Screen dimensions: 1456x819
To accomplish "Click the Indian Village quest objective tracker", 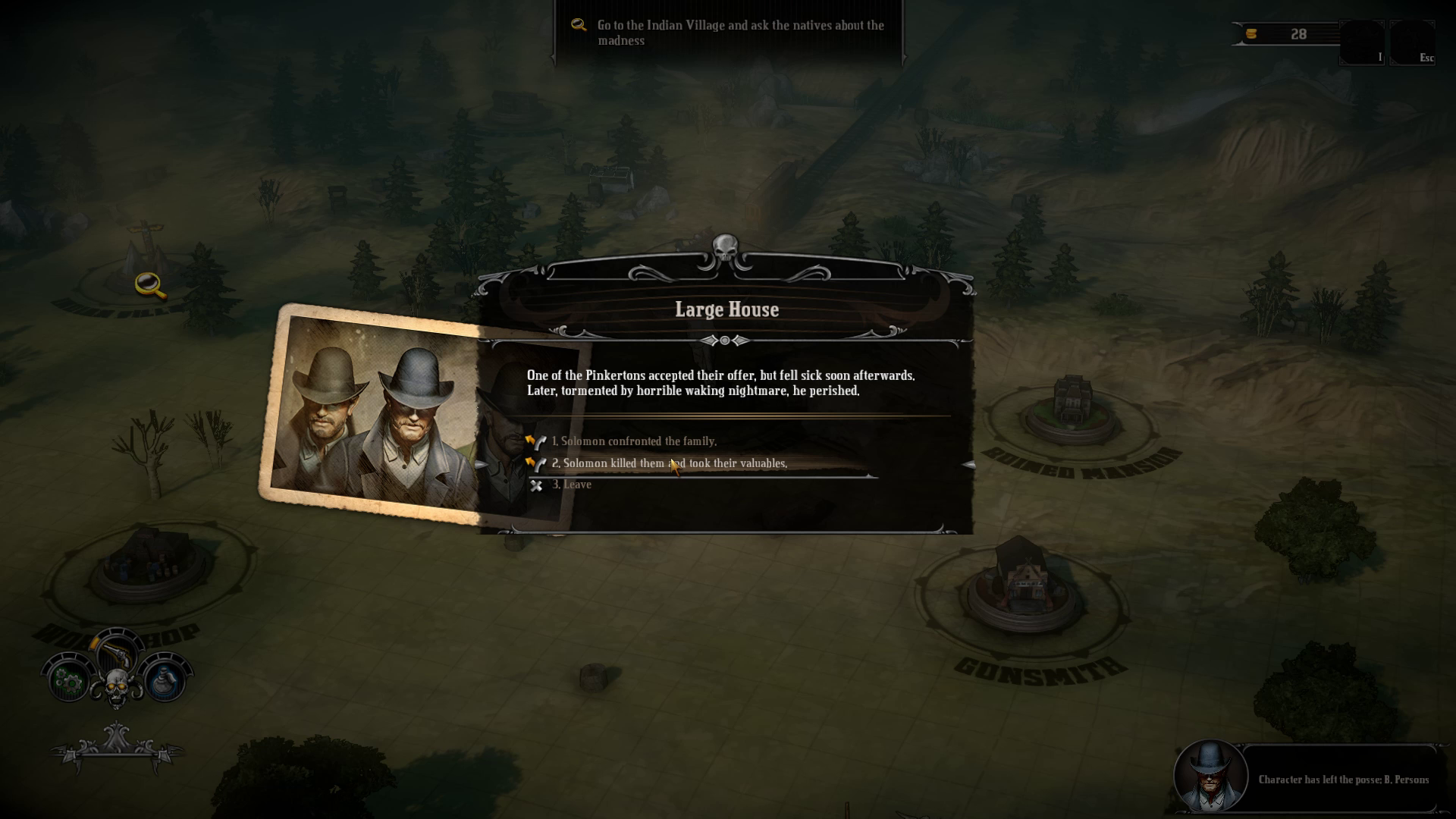I will point(728,33).
